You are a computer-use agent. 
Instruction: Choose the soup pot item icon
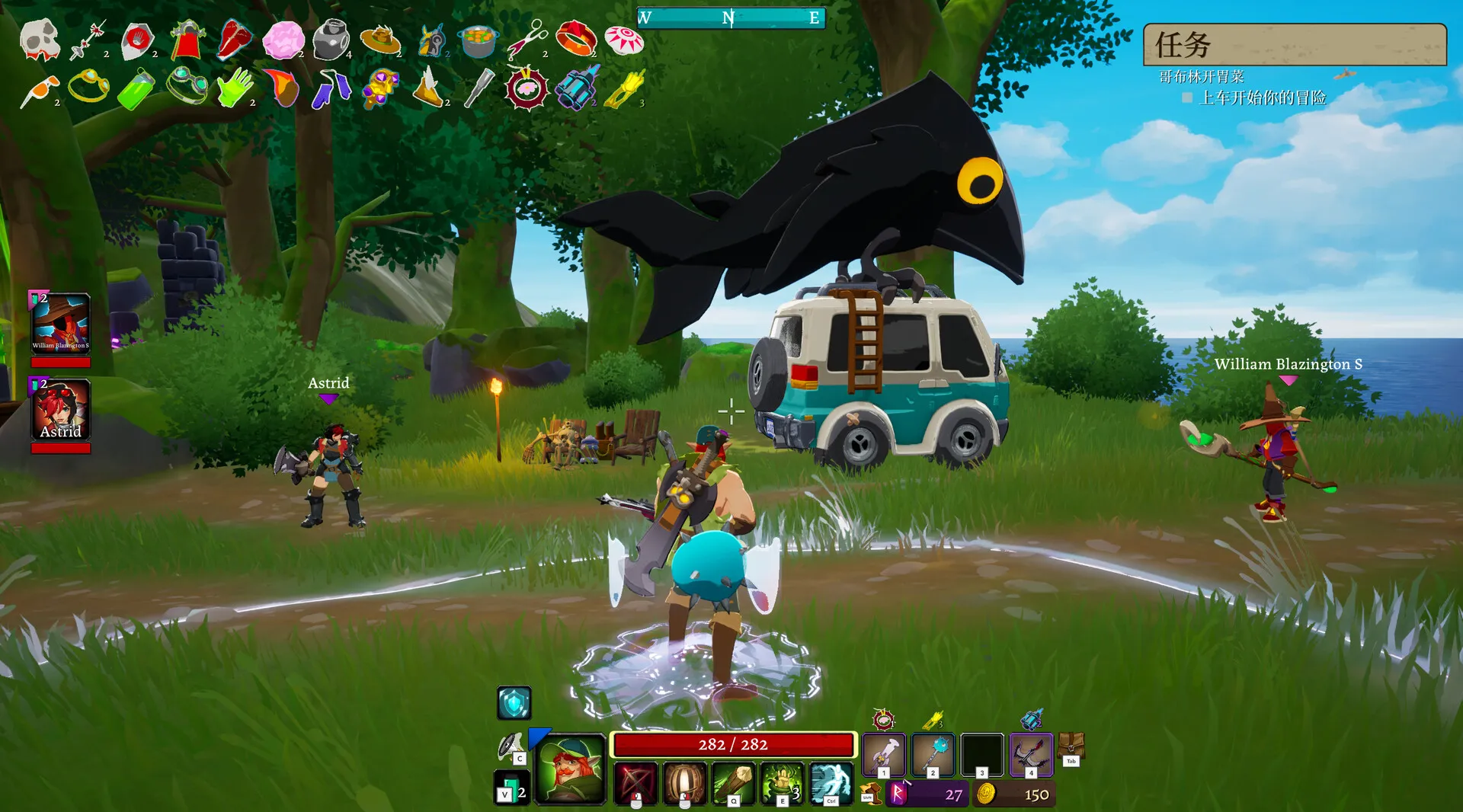click(x=478, y=40)
